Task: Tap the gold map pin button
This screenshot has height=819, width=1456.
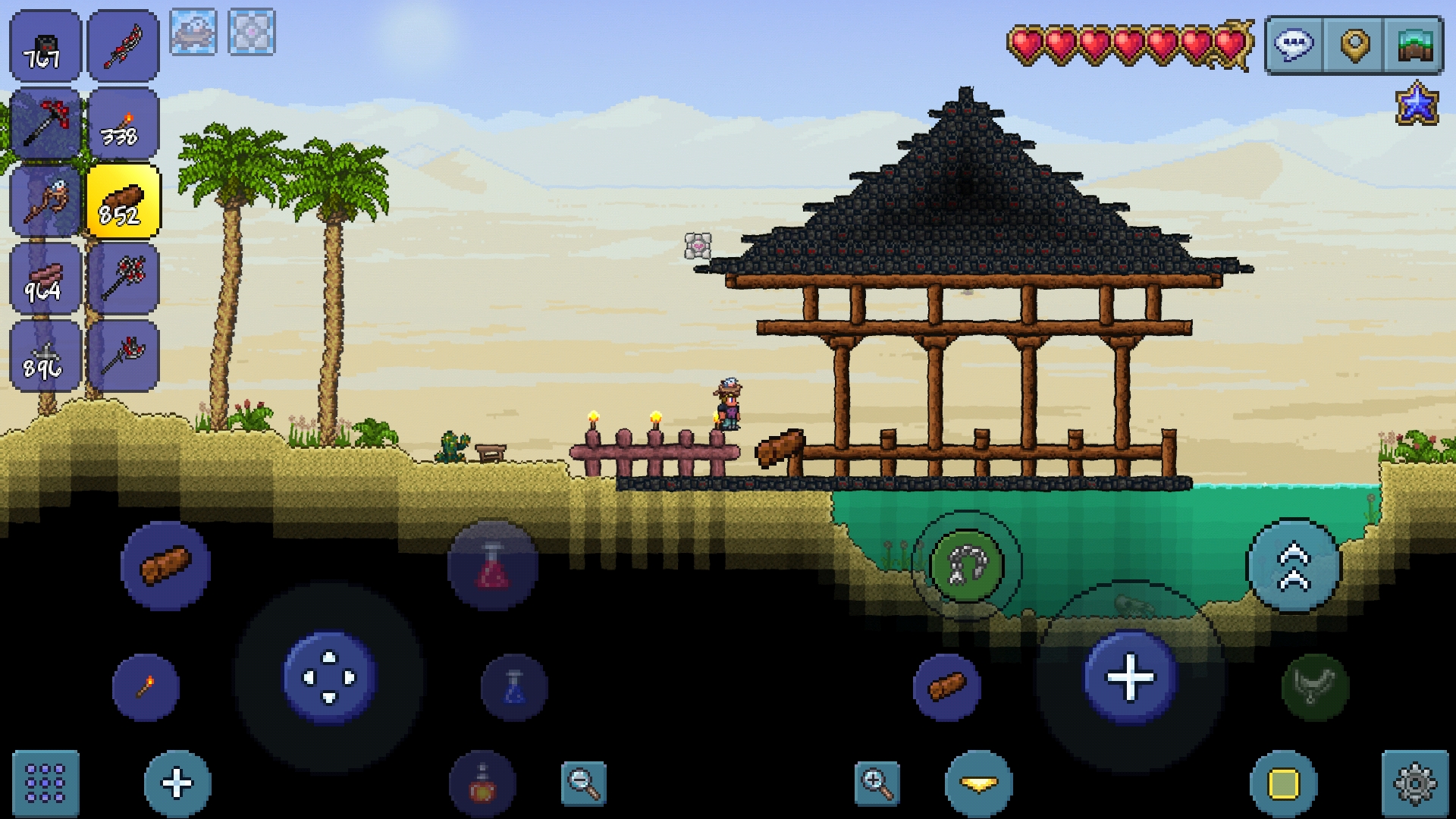Action: 1354,45
